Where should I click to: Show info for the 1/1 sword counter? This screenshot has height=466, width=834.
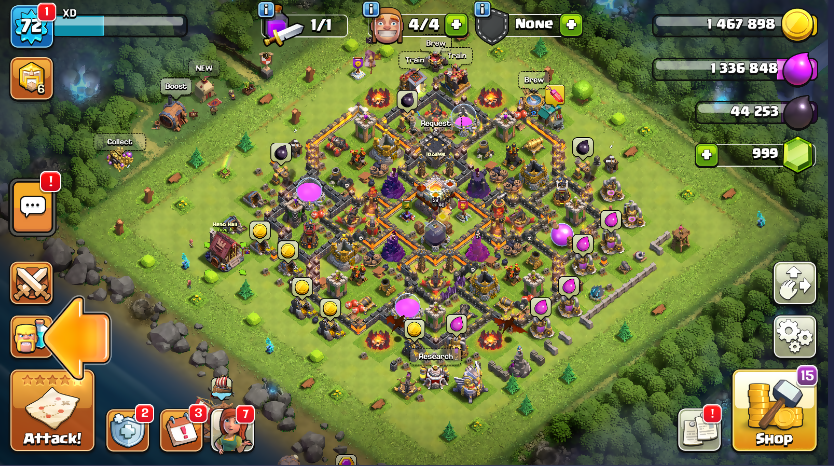pos(267,9)
